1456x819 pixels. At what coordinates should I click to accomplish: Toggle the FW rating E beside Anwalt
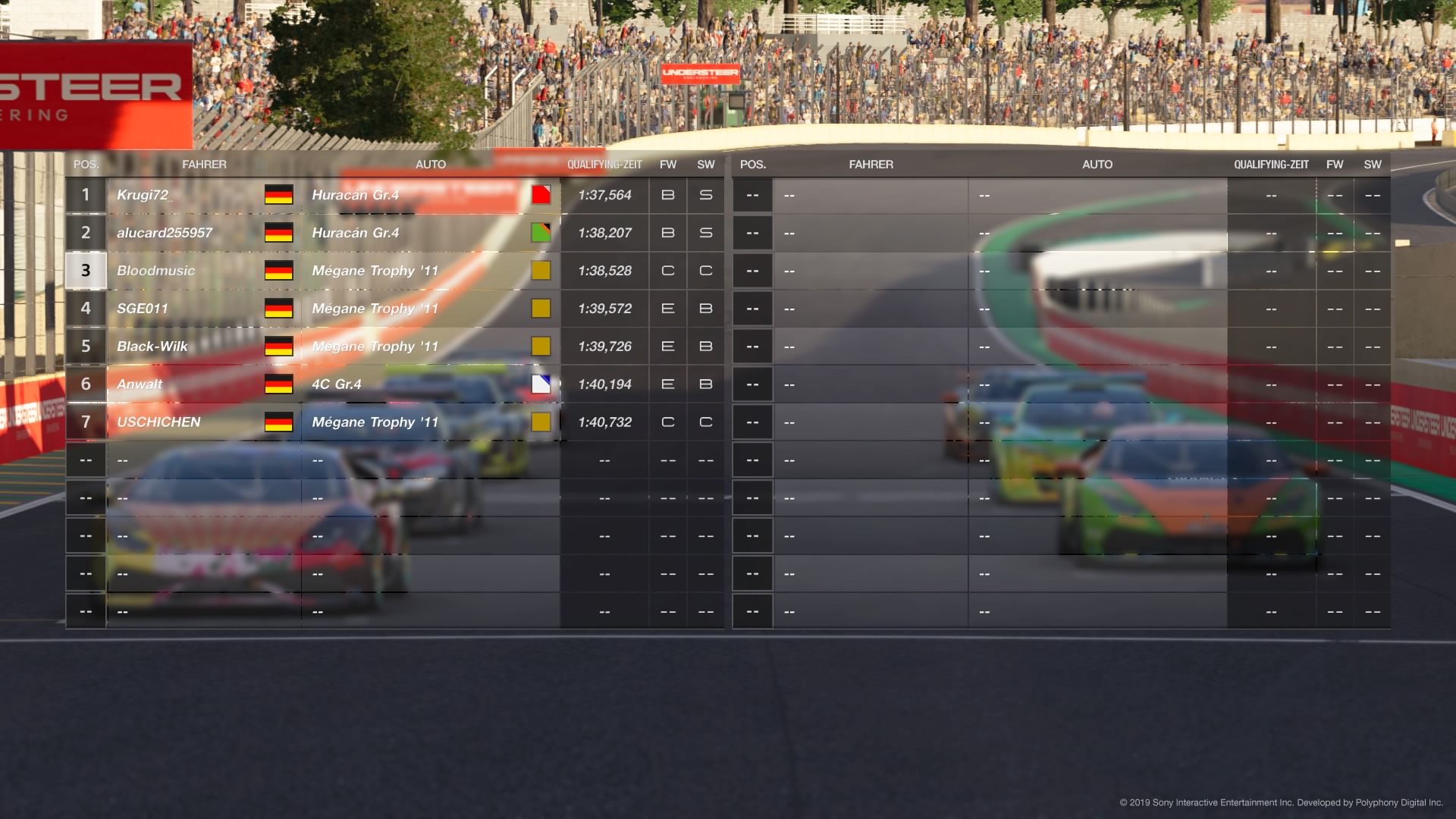[x=667, y=384]
